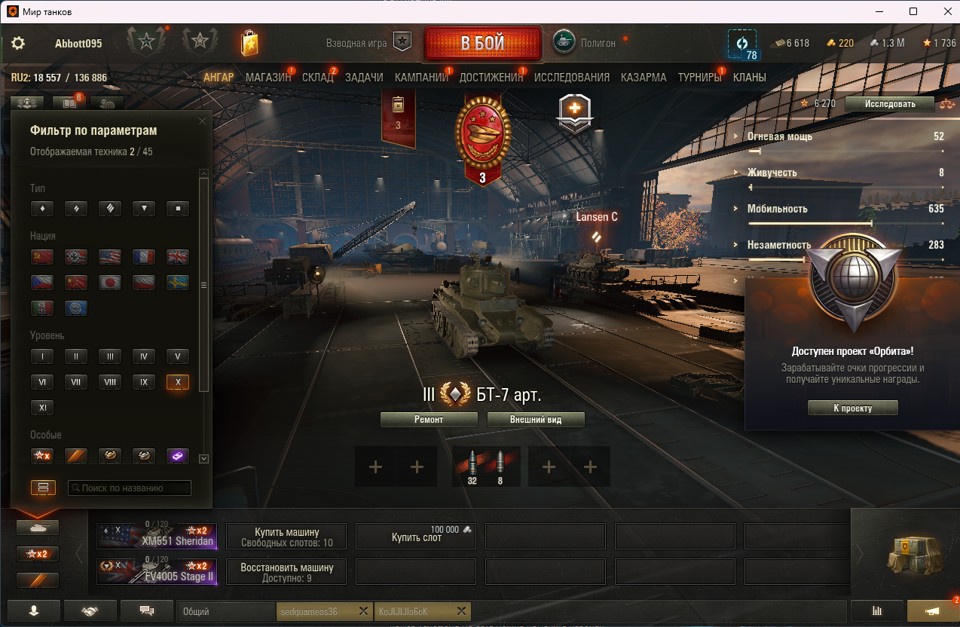Buy a slot with Купить слот
This screenshot has width=960, height=627.
click(416, 537)
